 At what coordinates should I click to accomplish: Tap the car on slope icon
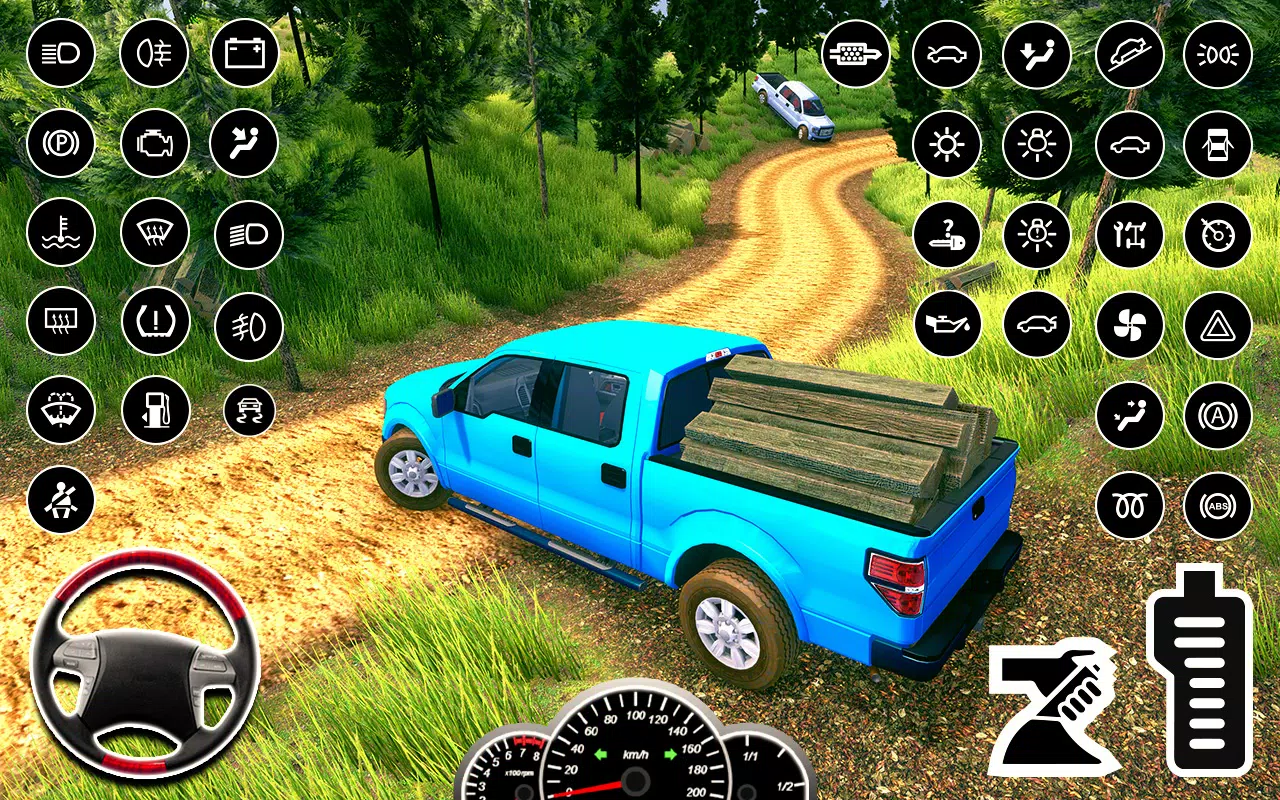coord(1129,53)
